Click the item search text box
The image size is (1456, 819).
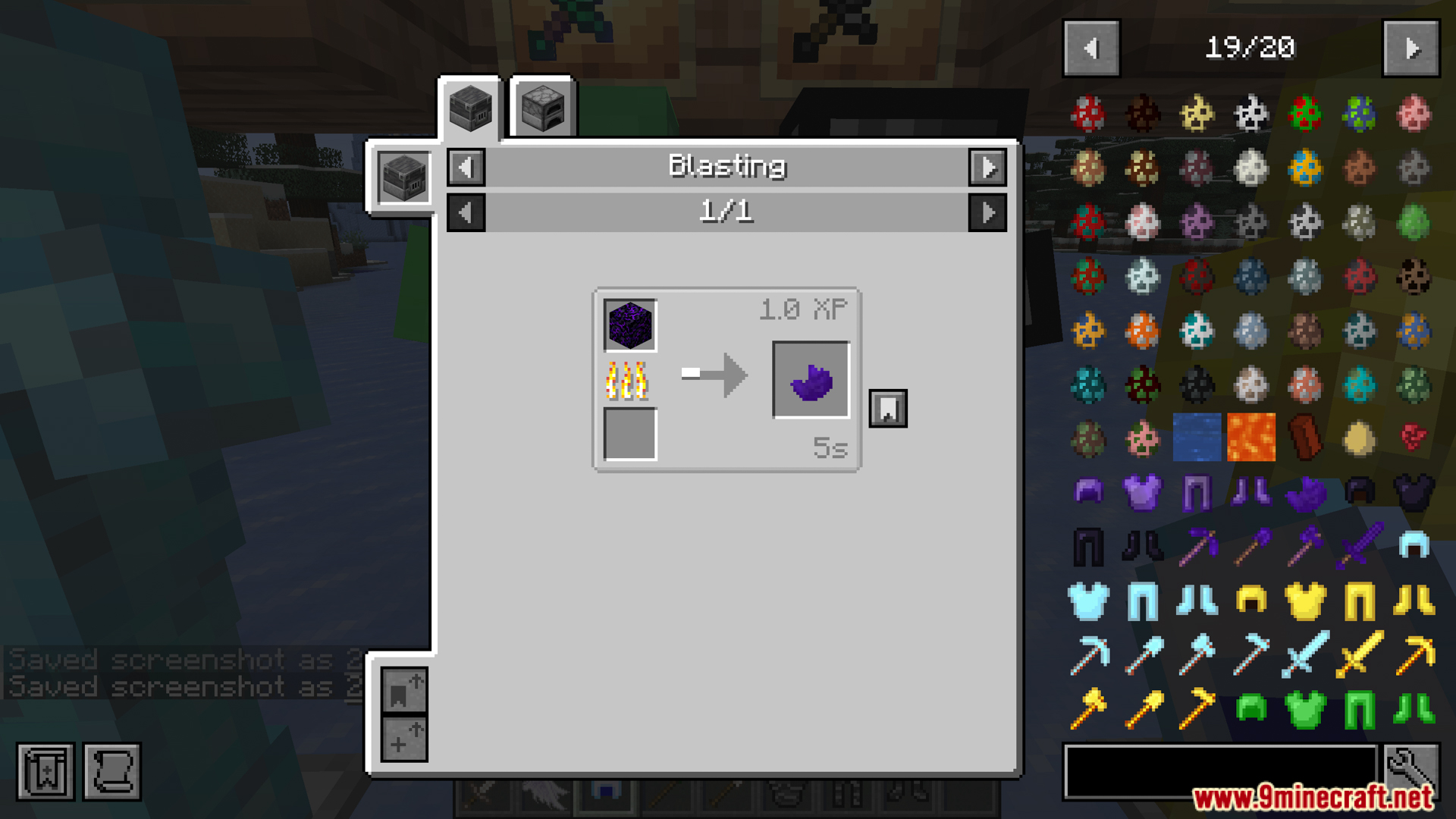(1219, 771)
